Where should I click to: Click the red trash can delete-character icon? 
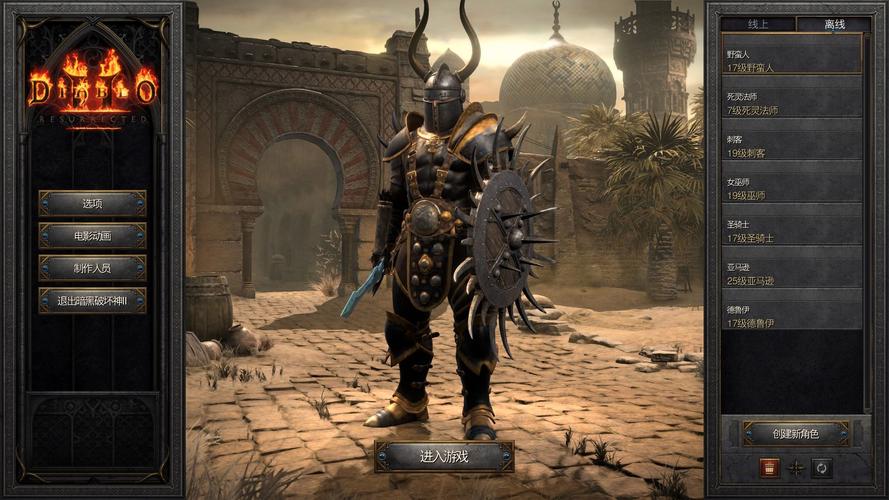click(x=769, y=467)
